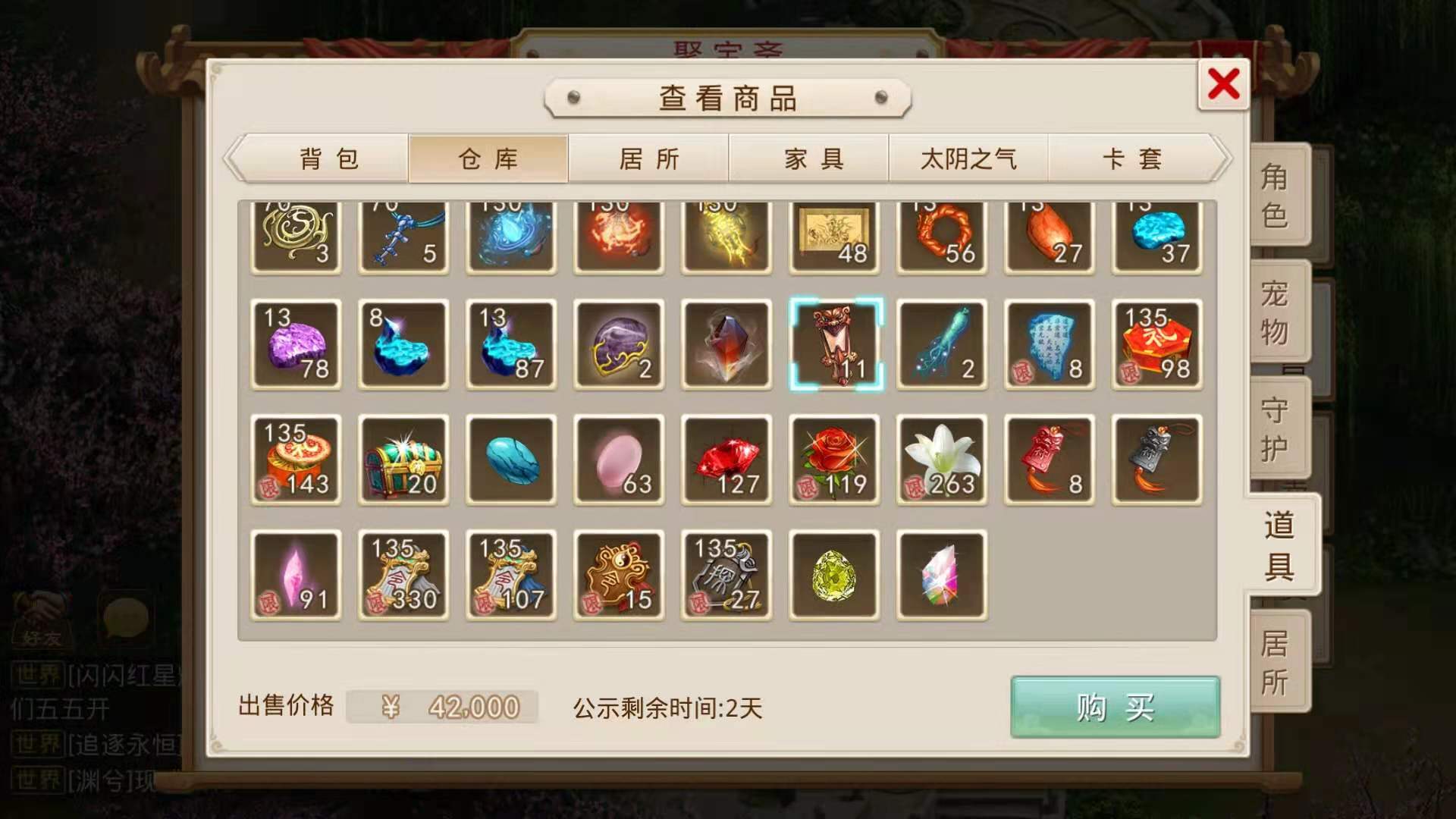Open the 太阴之气 tab
Image resolution: width=1456 pixels, height=819 pixels.
(x=968, y=158)
